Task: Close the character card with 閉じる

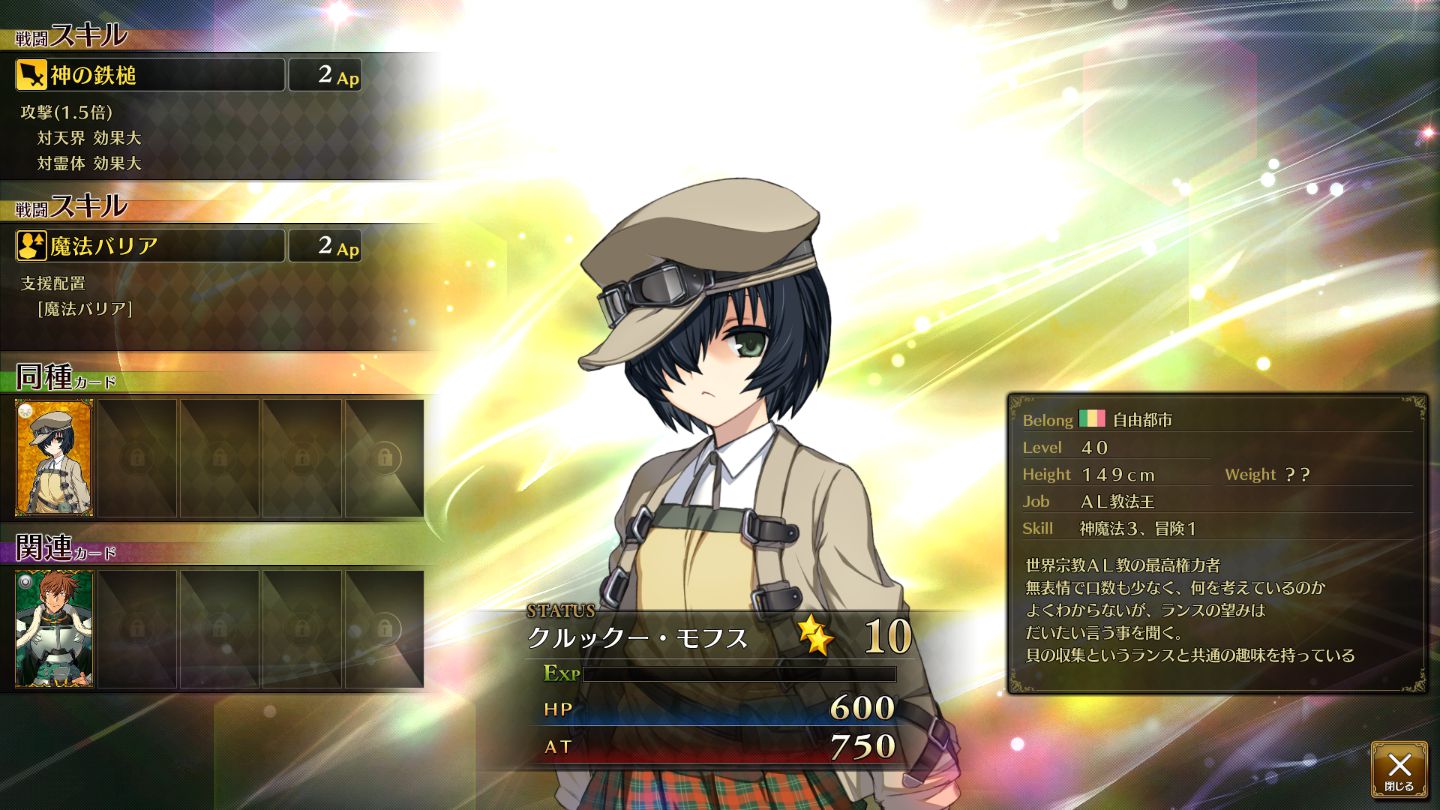Action: [x=1399, y=769]
